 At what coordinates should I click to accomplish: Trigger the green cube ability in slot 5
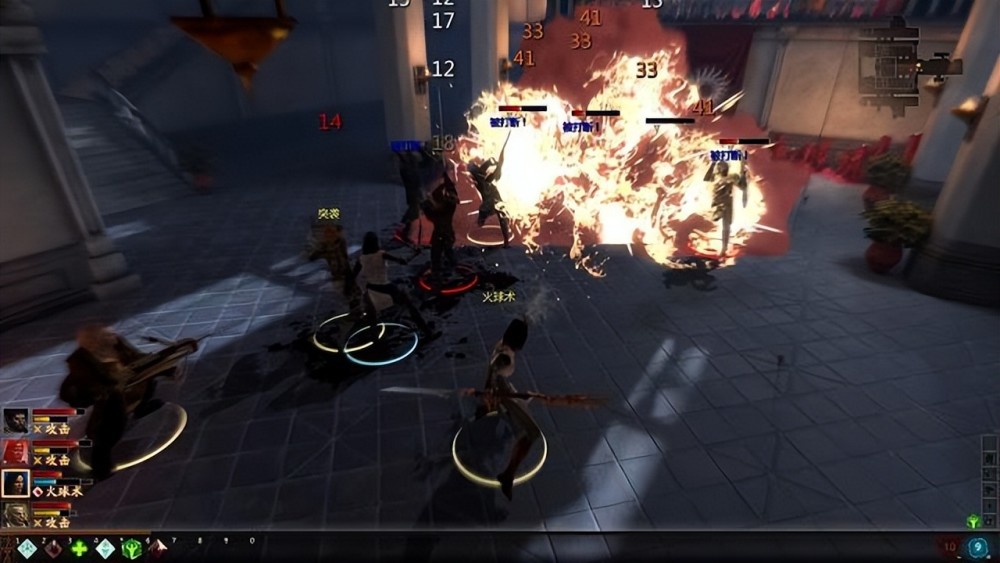131,548
